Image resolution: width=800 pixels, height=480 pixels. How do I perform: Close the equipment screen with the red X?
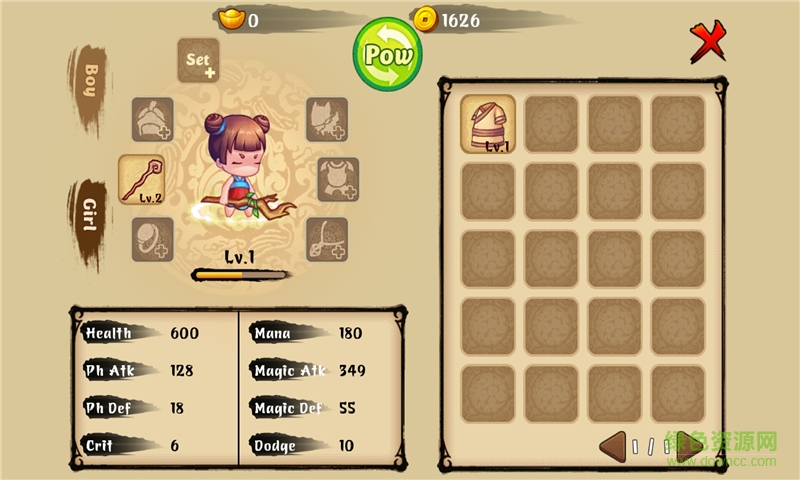(x=708, y=43)
